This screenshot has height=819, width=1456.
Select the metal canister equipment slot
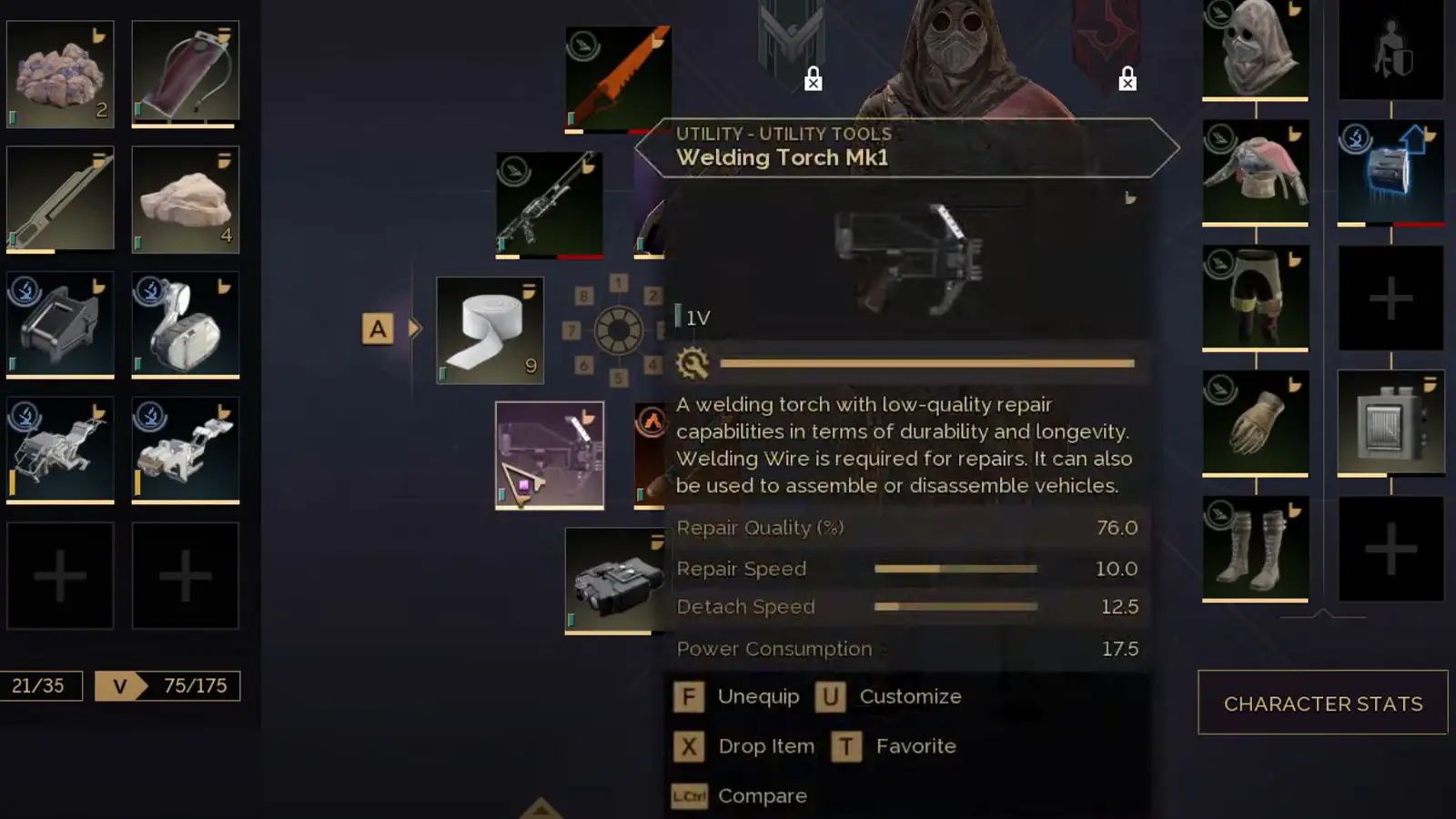tap(1390, 422)
